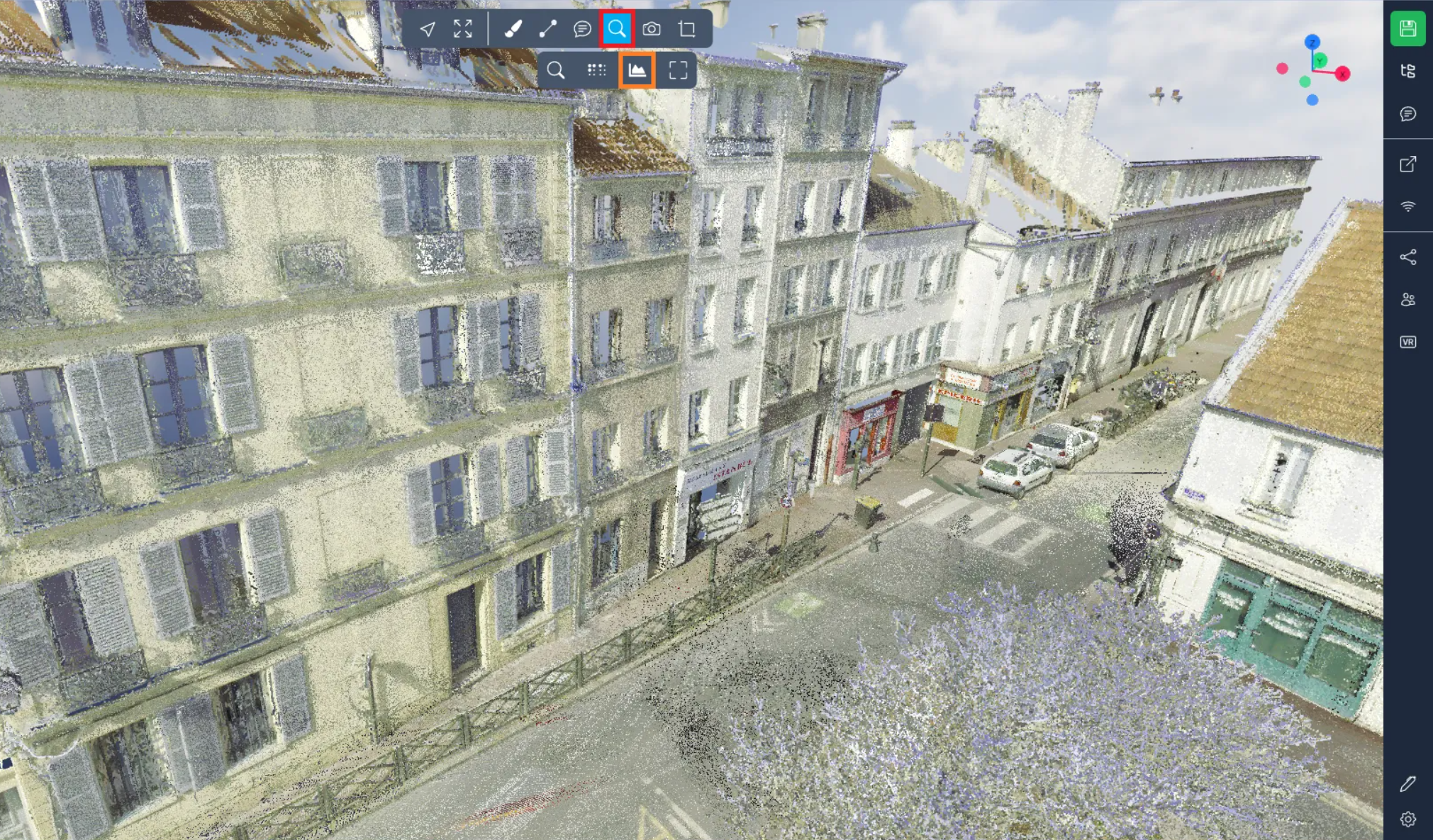Screen dimensions: 1433x840
Task: Toggle the blue highlighted magnifier tool
Action: (x=617, y=29)
